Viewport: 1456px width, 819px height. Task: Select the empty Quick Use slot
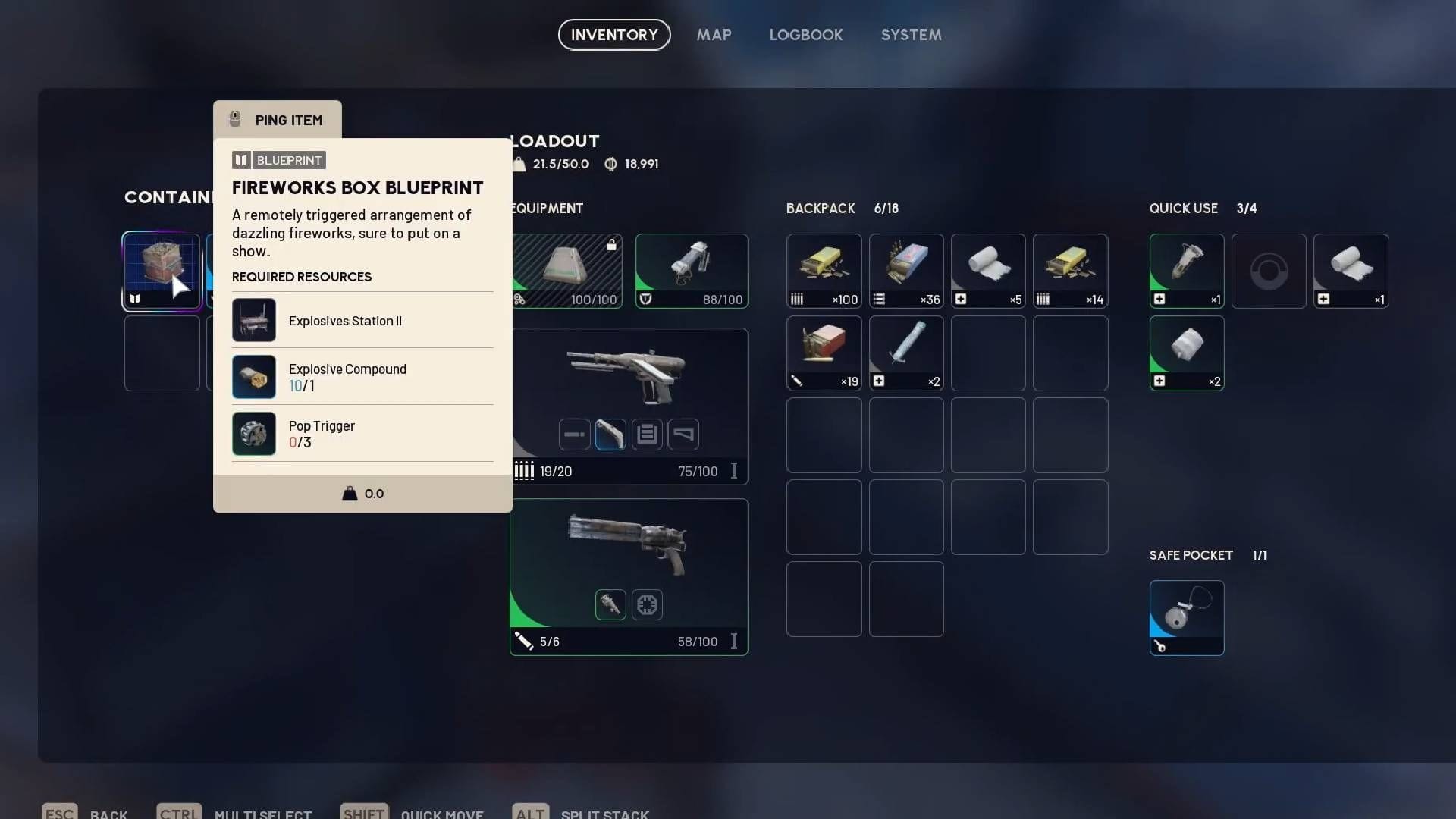pyautogui.click(x=1269, y=271)
